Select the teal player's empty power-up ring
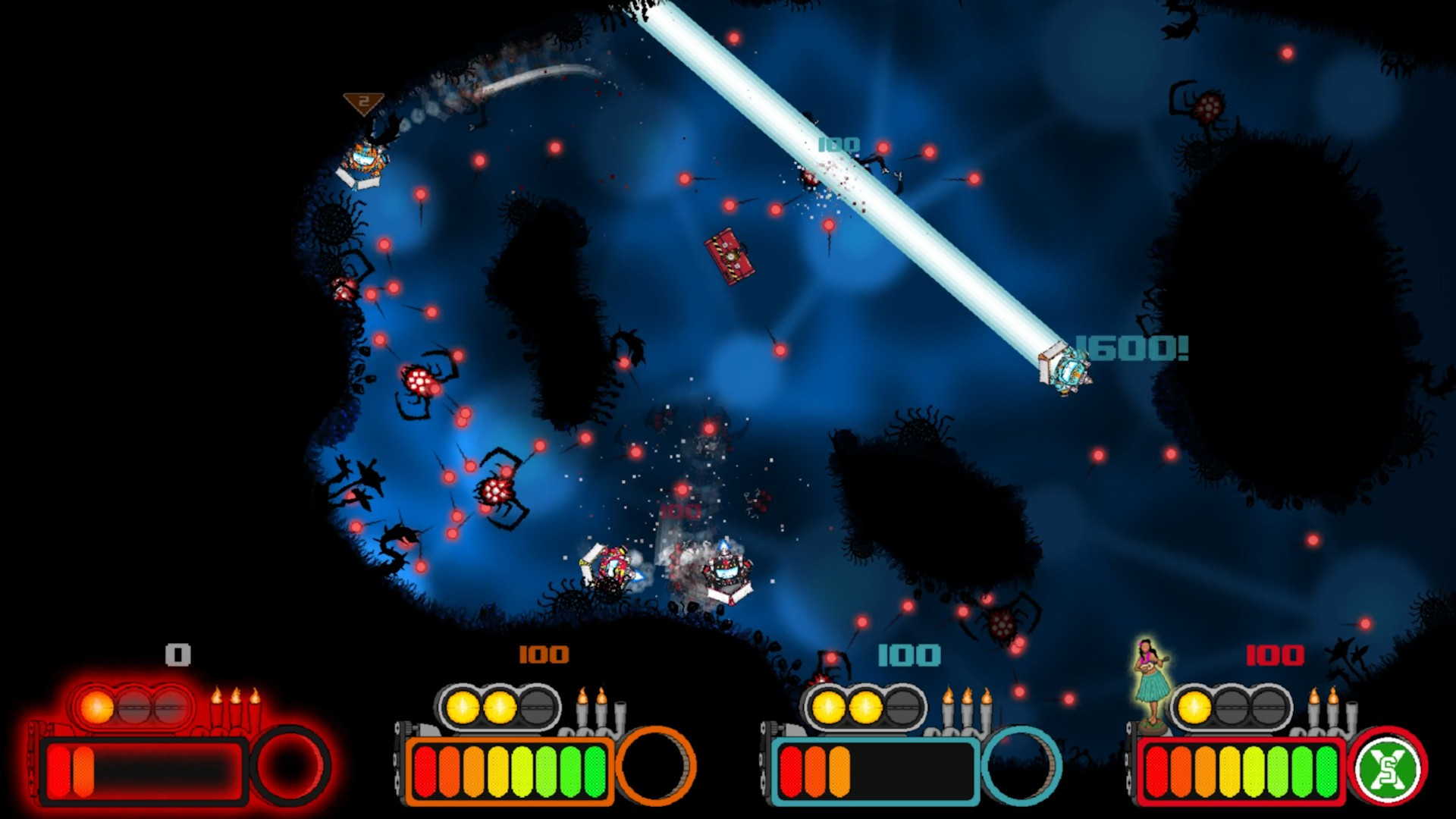This screenshot has height=819, width=1456. click(x=1021, y=766)
